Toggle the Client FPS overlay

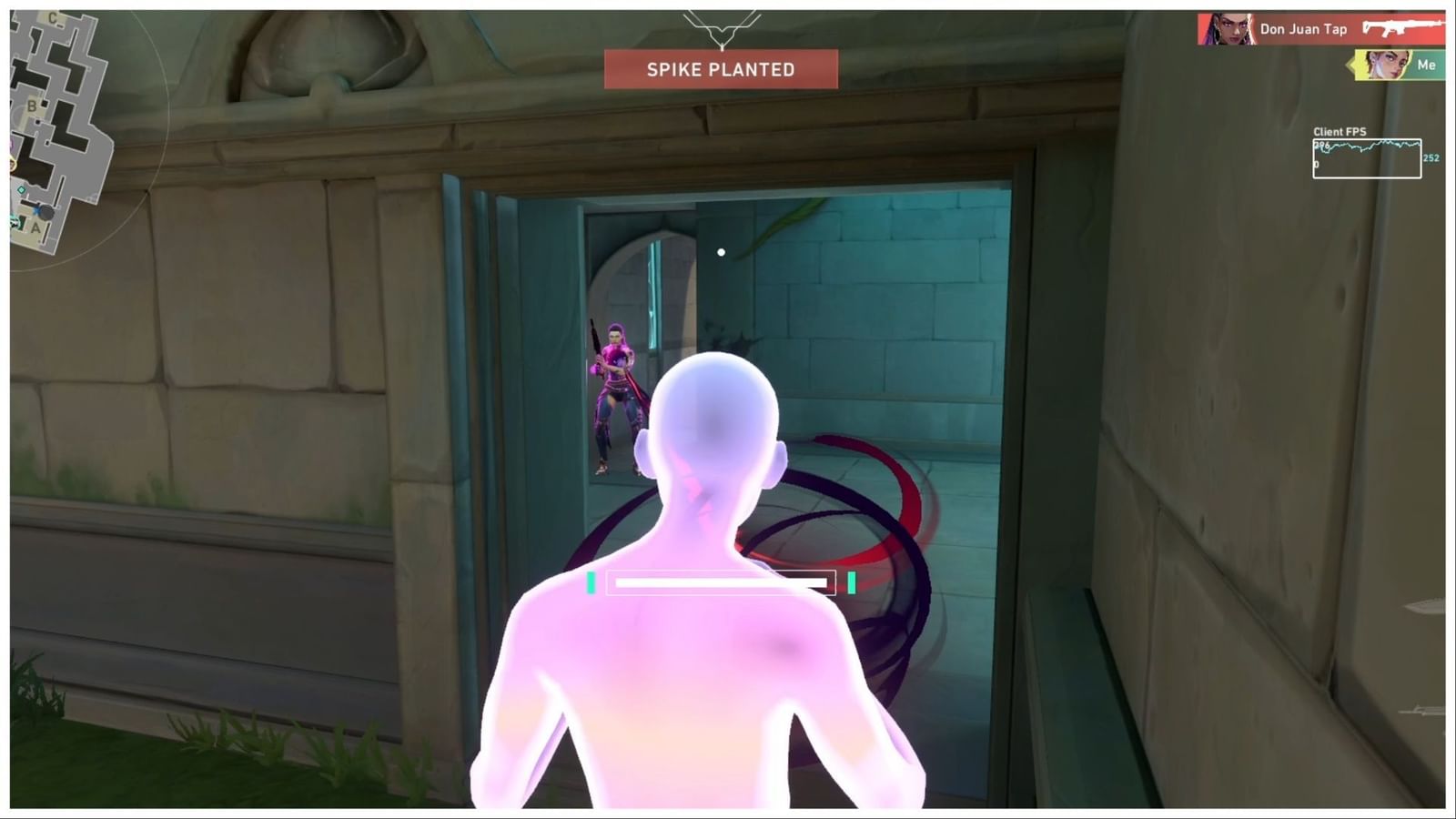click(x=1340, y=131)
